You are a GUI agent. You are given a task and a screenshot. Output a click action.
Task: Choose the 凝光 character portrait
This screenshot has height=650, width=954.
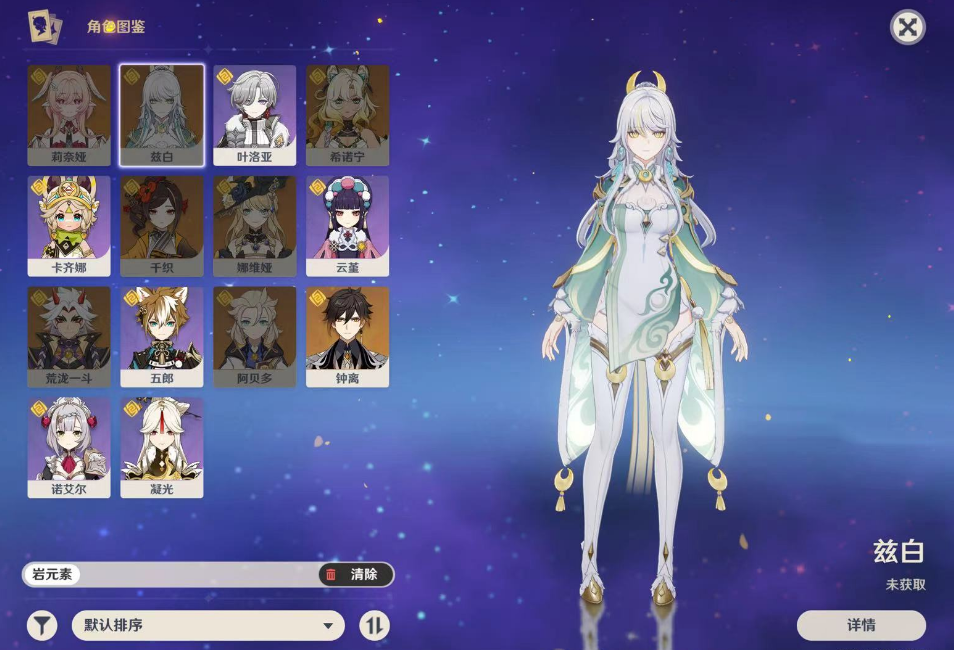pos(162,448)
